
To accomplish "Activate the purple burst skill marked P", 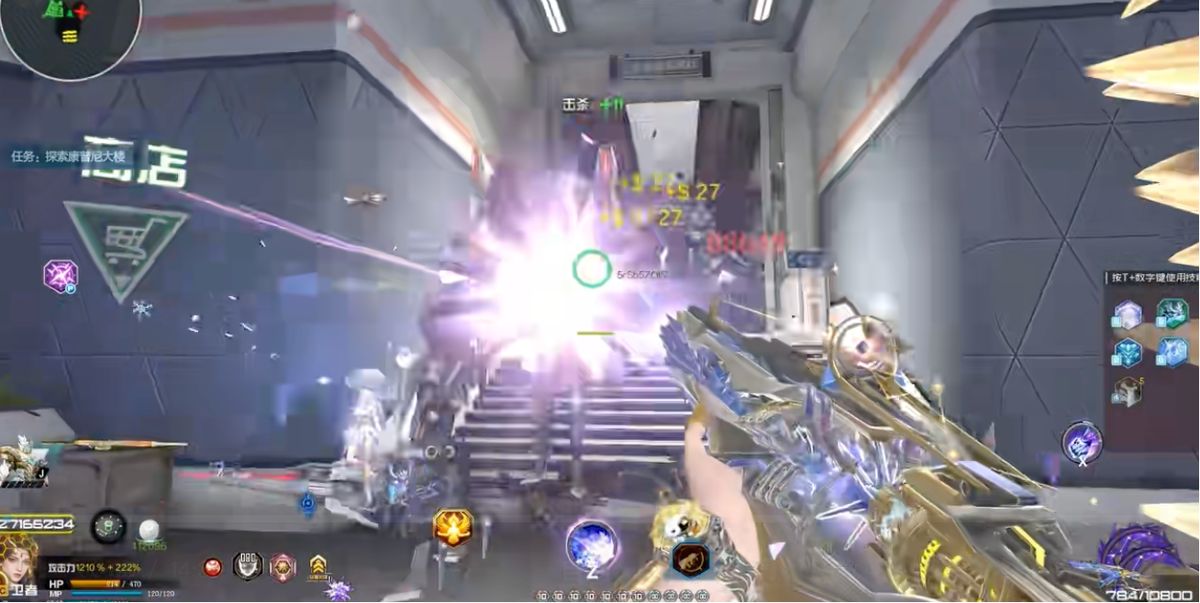I will tap(60, 274).
